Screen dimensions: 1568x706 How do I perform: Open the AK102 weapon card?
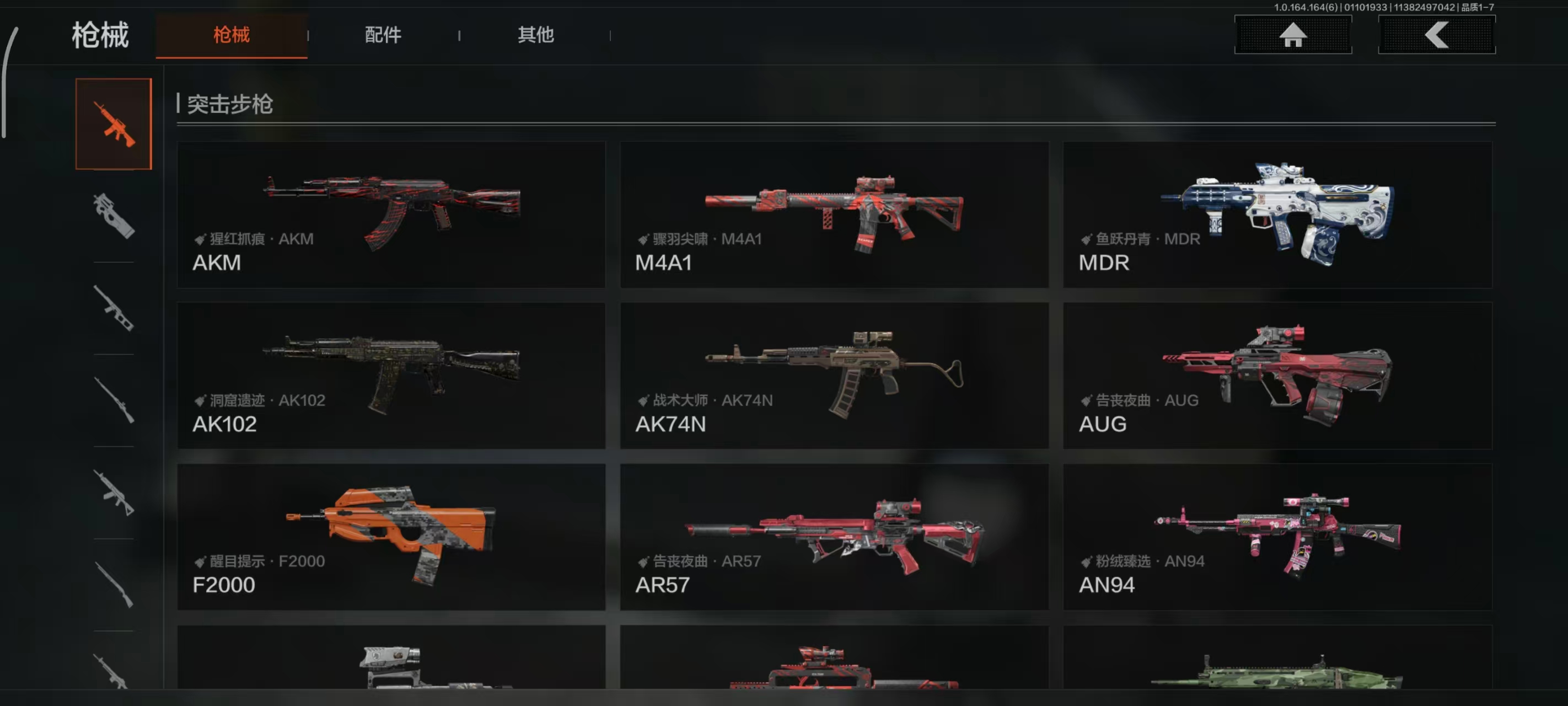[x=391, y=376]
